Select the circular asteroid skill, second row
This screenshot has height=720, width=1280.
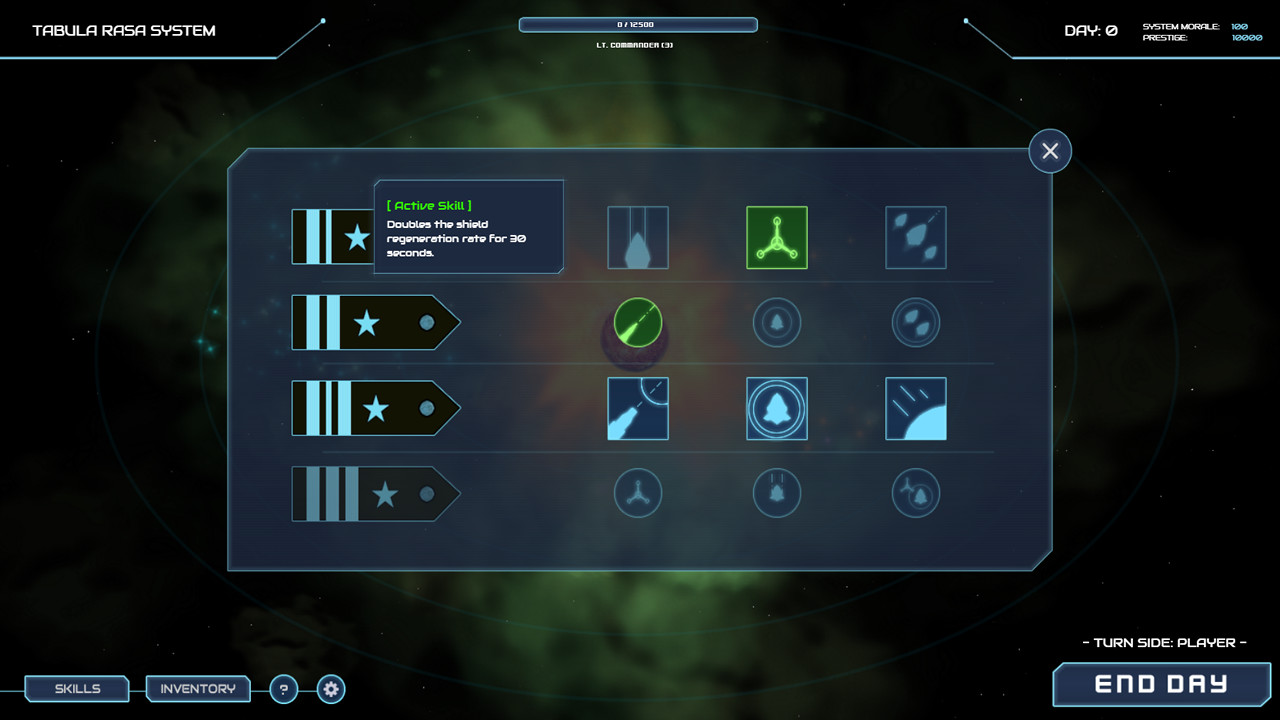click(915, 322)
